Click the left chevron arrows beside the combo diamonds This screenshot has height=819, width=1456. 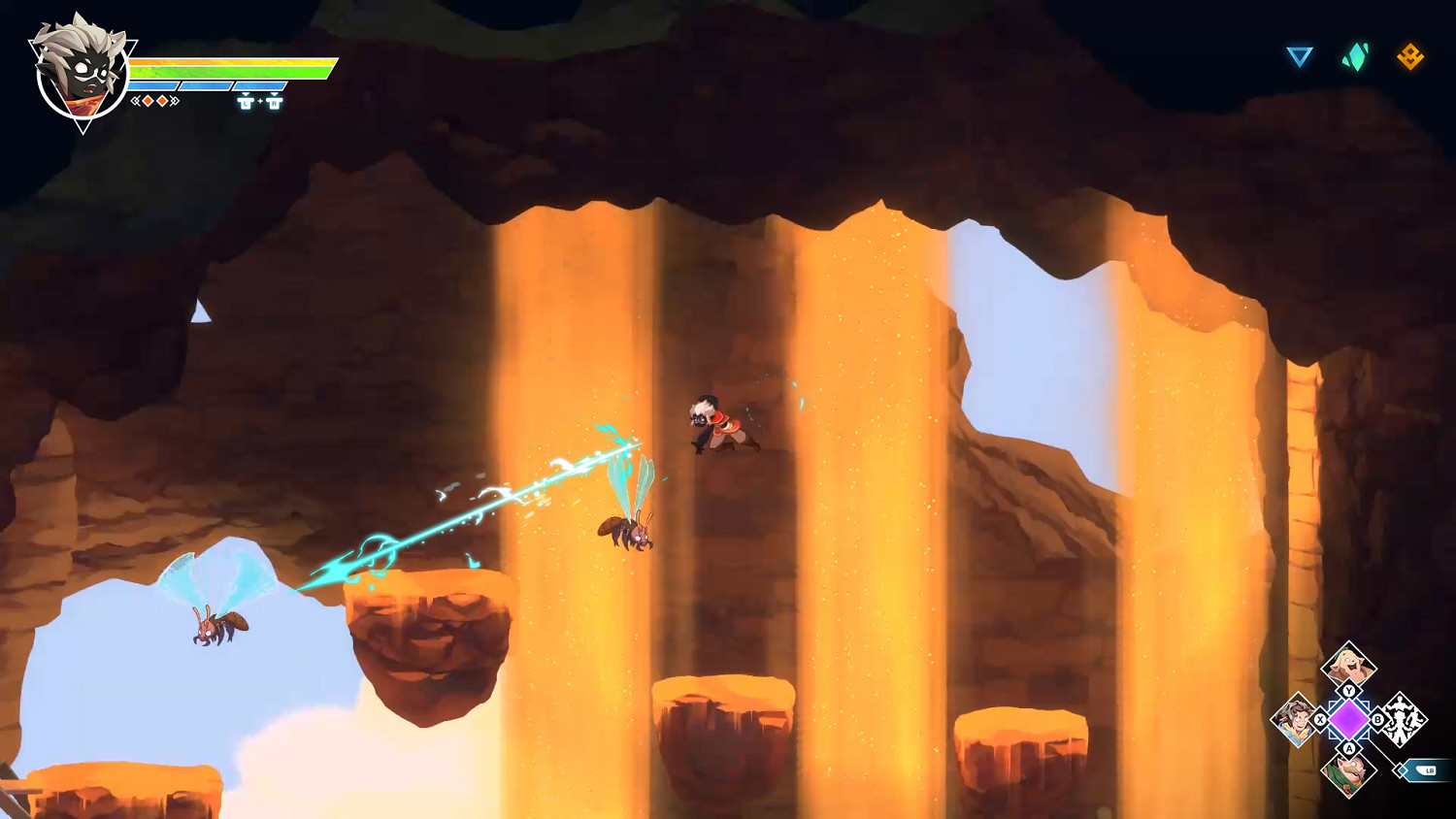(x=135, y=101)
